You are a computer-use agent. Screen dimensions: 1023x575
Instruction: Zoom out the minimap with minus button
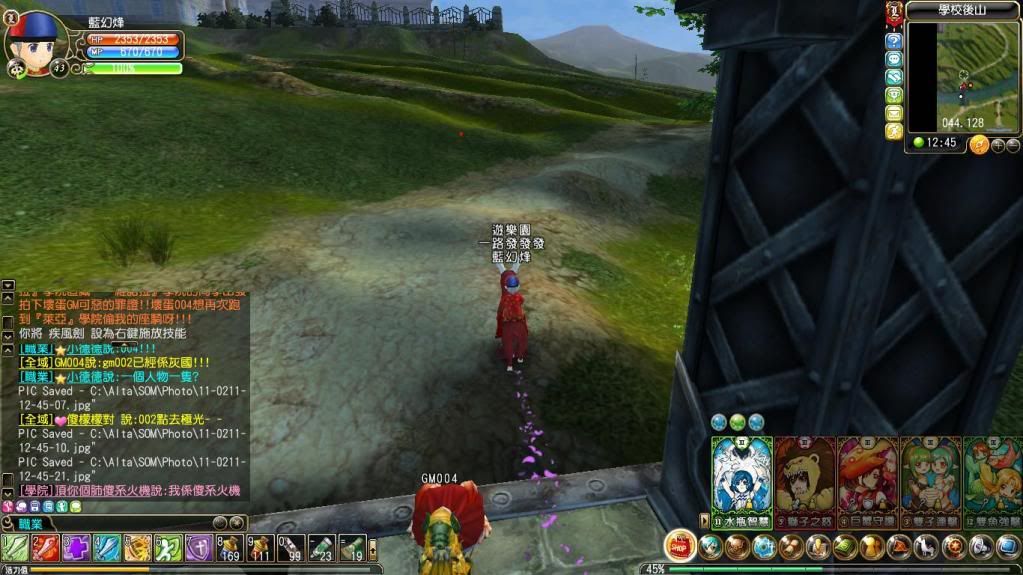pyautogui.click(x=1012, y=145)
